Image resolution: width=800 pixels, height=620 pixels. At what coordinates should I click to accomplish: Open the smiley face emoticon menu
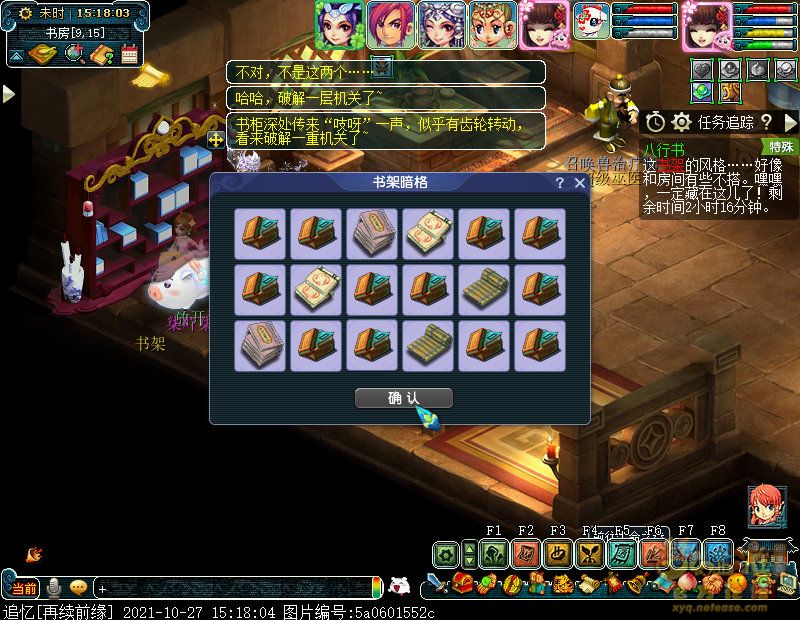(x=78, y=588)
